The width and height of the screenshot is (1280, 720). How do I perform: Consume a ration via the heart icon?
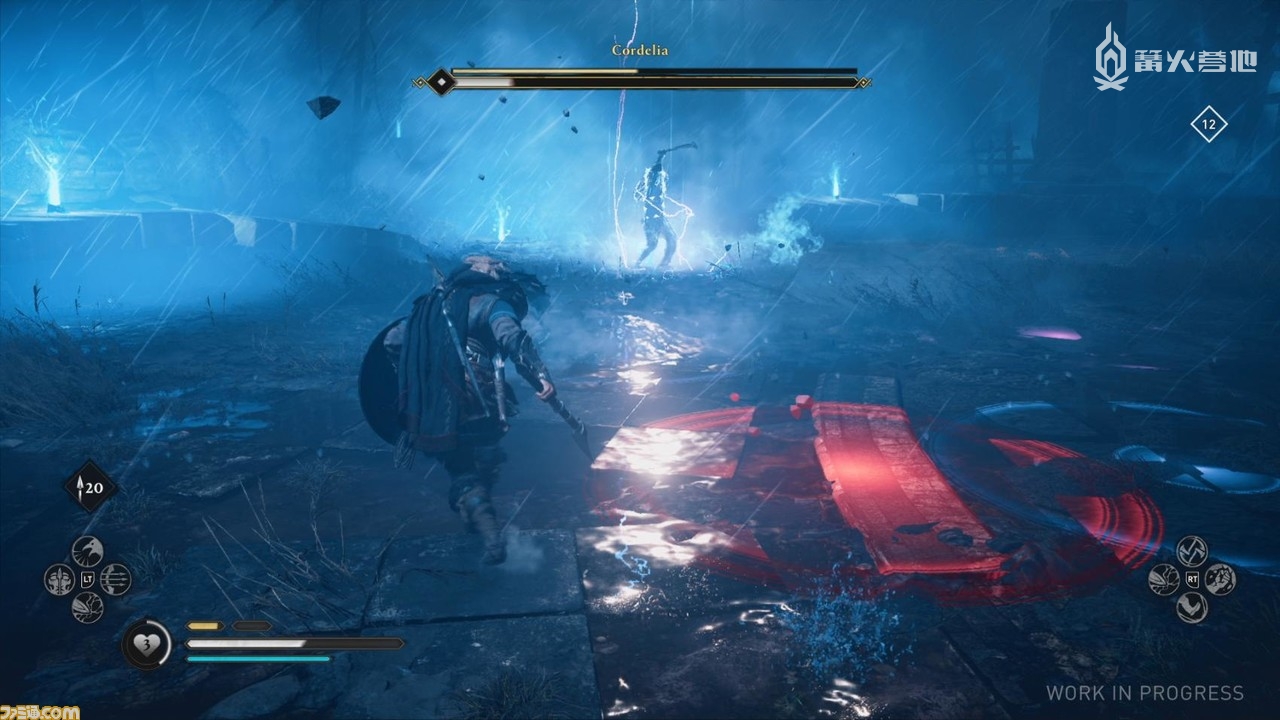146,645
